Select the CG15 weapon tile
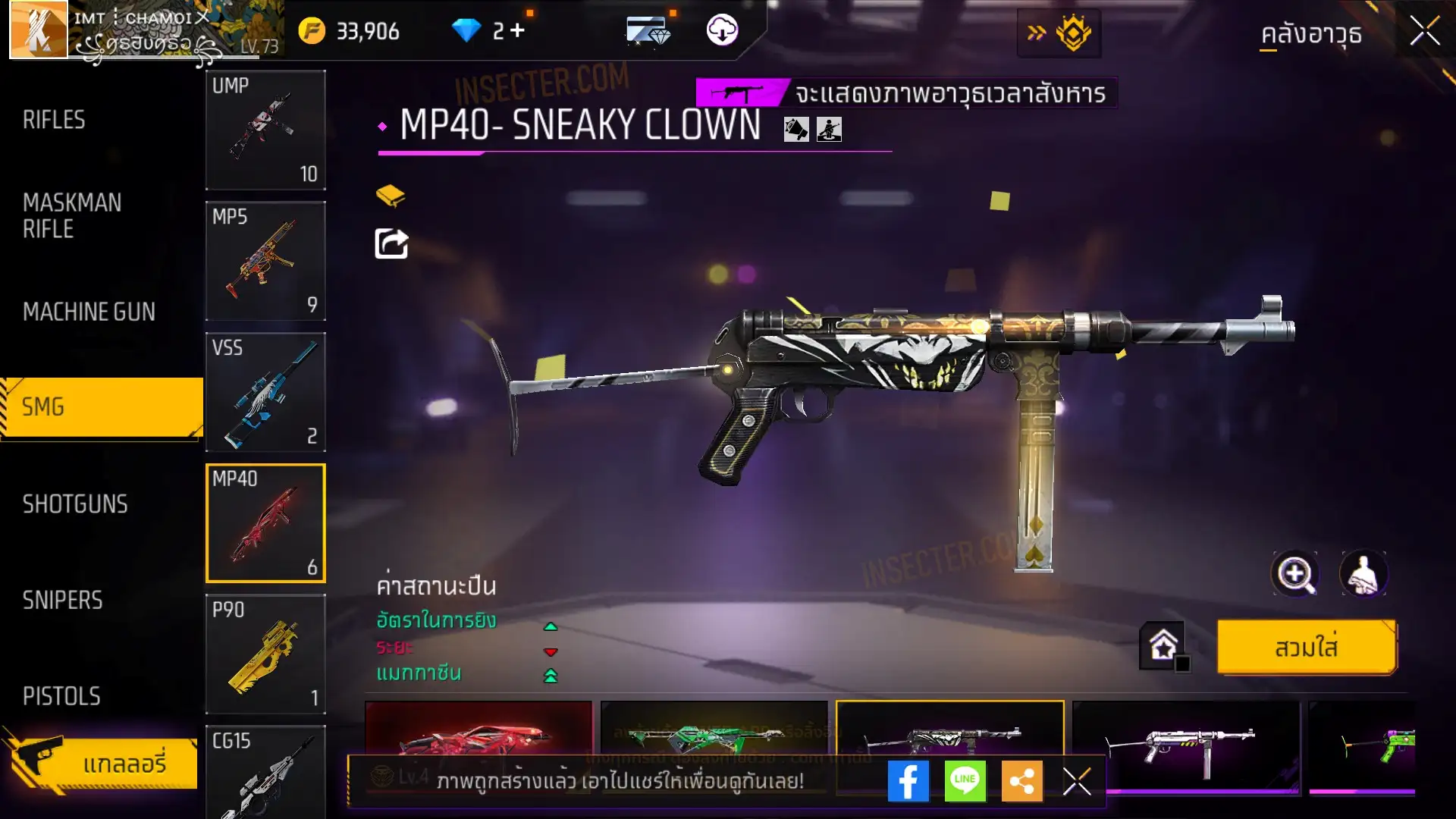The width and height of the screenshot is (1456, 819). pyautogui.click(x=265, y=772)
